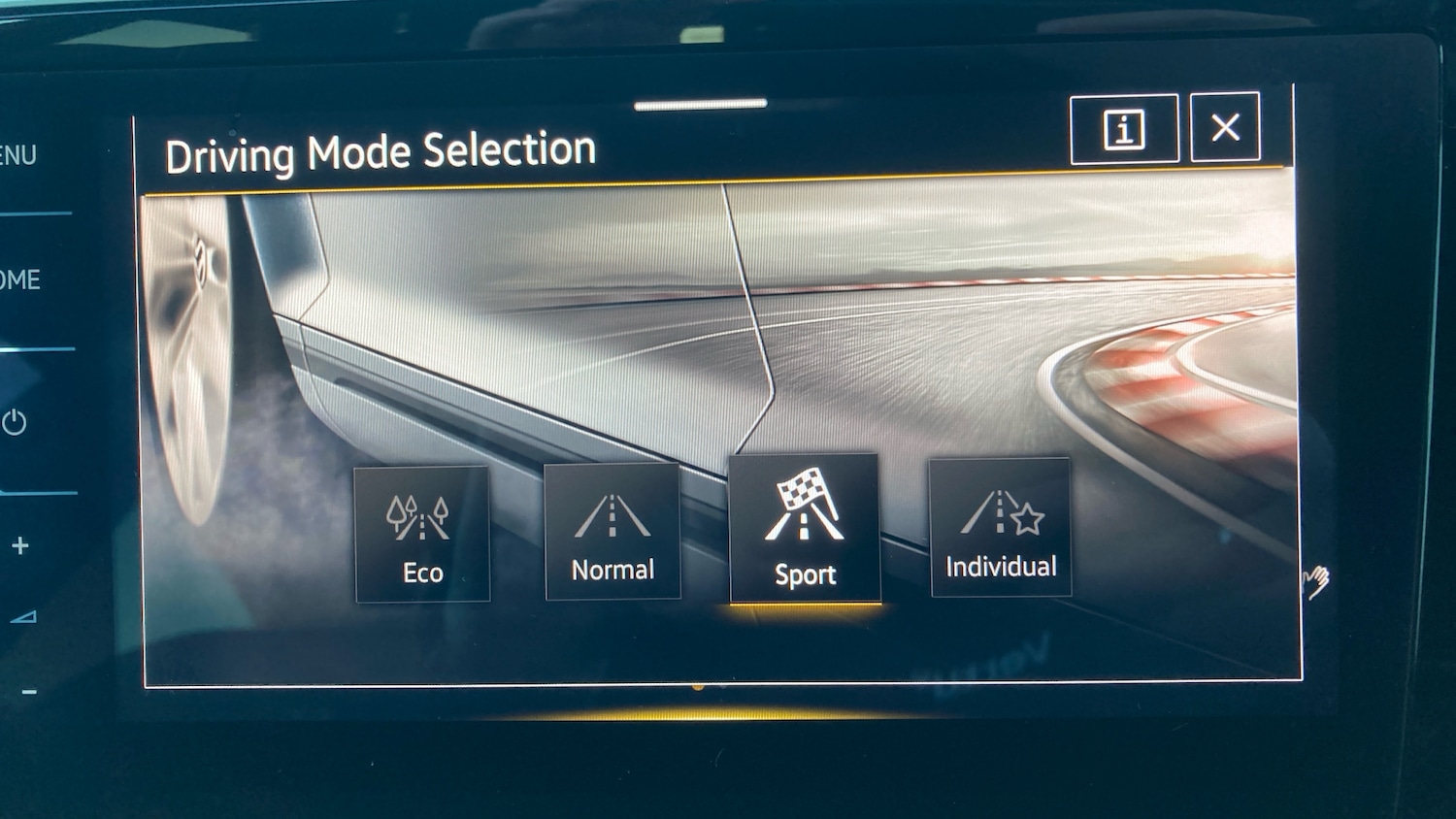Tap the plus sign to raise volume
The height and width of the screenshot is (819, 1456).
pyautogui.click(x=21, y=545)
